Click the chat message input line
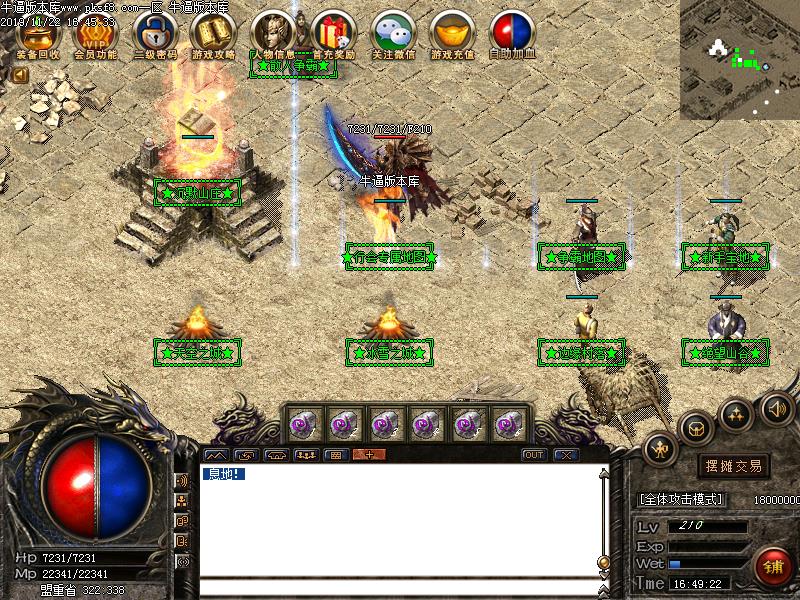Viewport: 800px width, 600px height. point(398,587)
